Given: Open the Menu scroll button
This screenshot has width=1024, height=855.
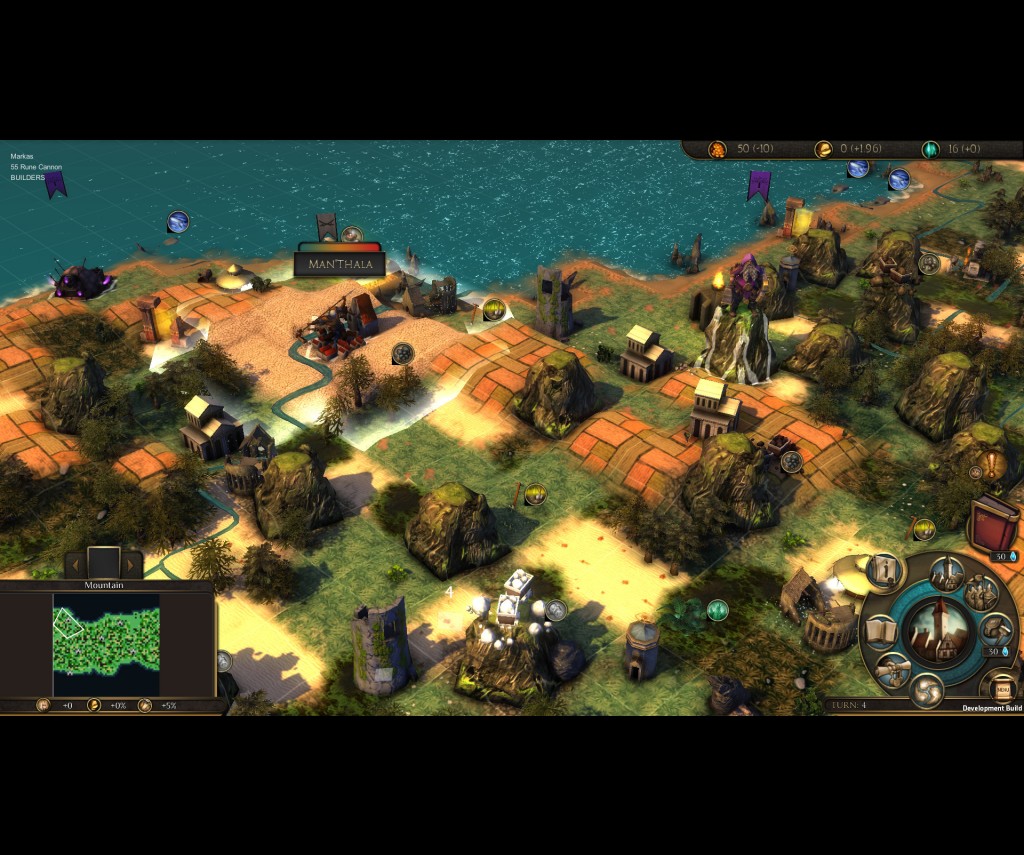Looking at the screenshot, I should [x=1001, y=688].
